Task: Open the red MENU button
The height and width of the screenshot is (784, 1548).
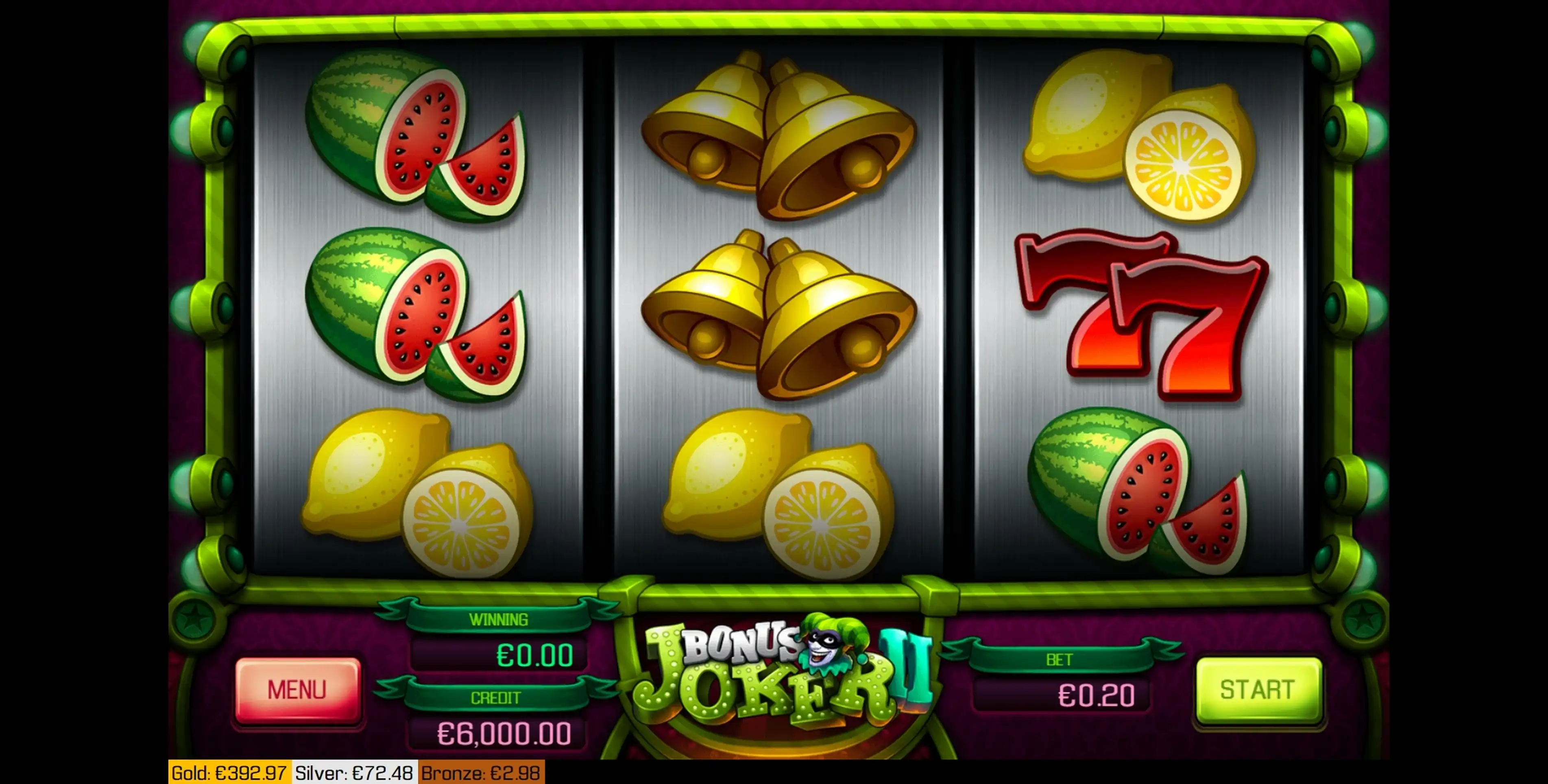Action: coord(297,690)
